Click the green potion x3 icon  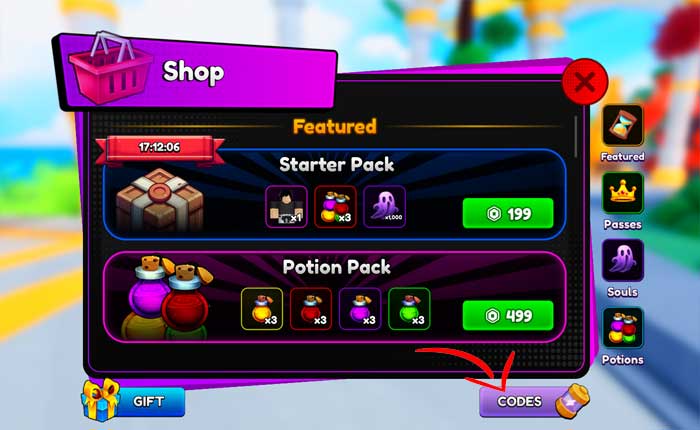tap(408, 309)
